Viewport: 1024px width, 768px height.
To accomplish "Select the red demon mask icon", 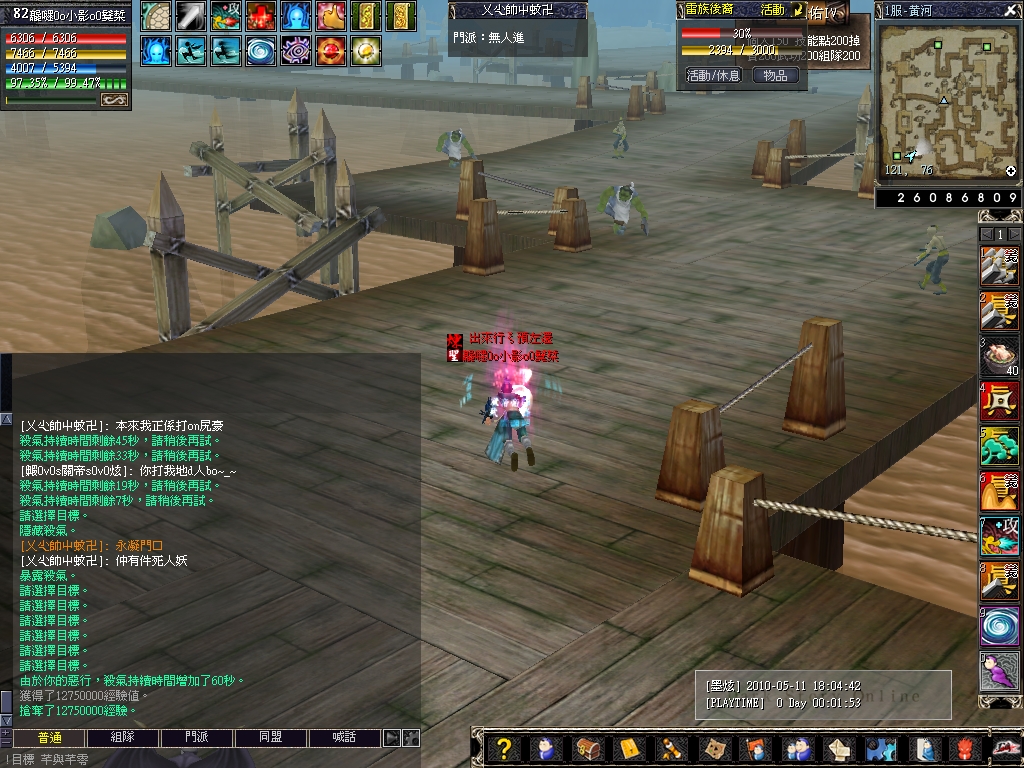I will pyautogui.click(x=965, y=748).
